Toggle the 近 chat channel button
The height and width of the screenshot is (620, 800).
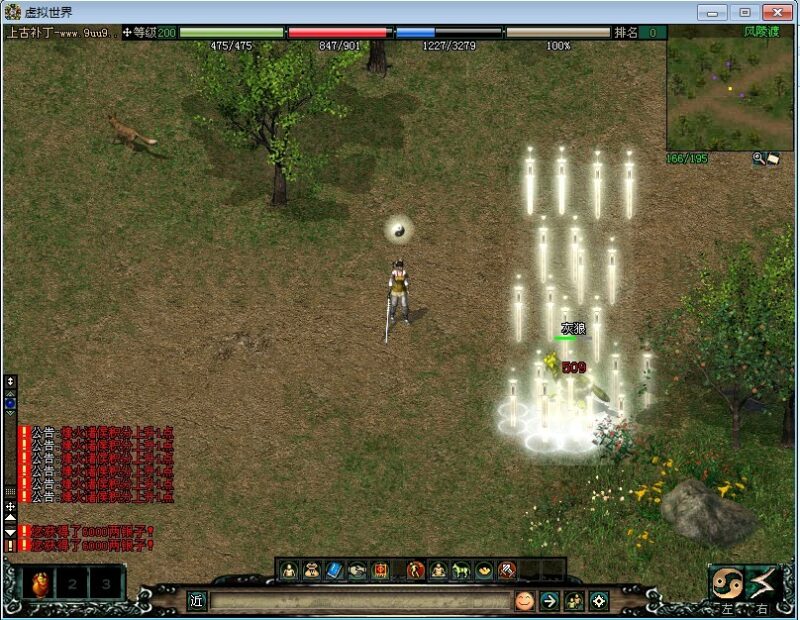click(197, 600)
